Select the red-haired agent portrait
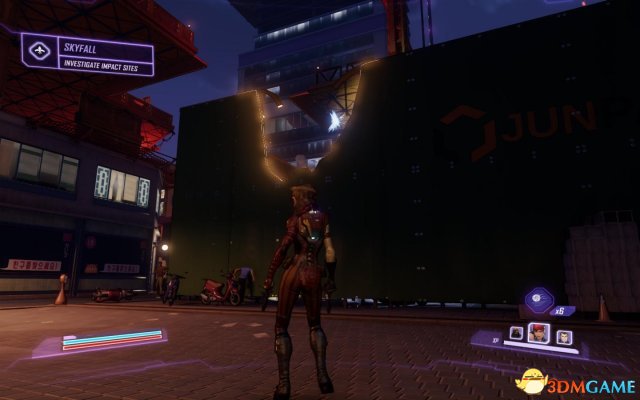 [x=541, y=334]
